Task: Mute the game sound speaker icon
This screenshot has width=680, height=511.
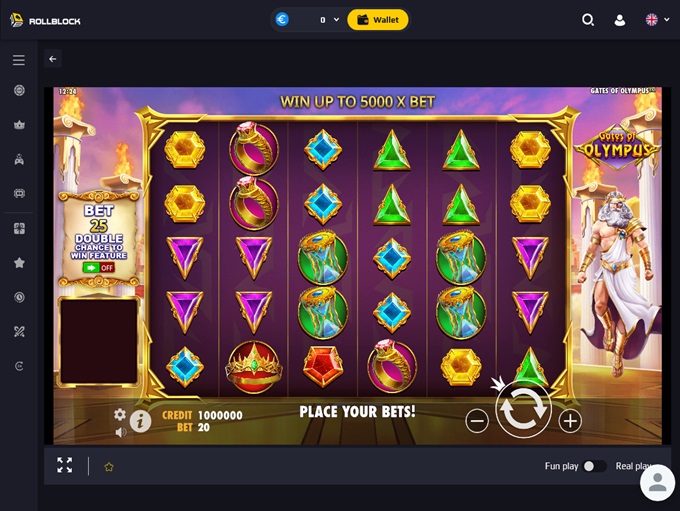Action: pyautogui.click(x=120, y=432)
